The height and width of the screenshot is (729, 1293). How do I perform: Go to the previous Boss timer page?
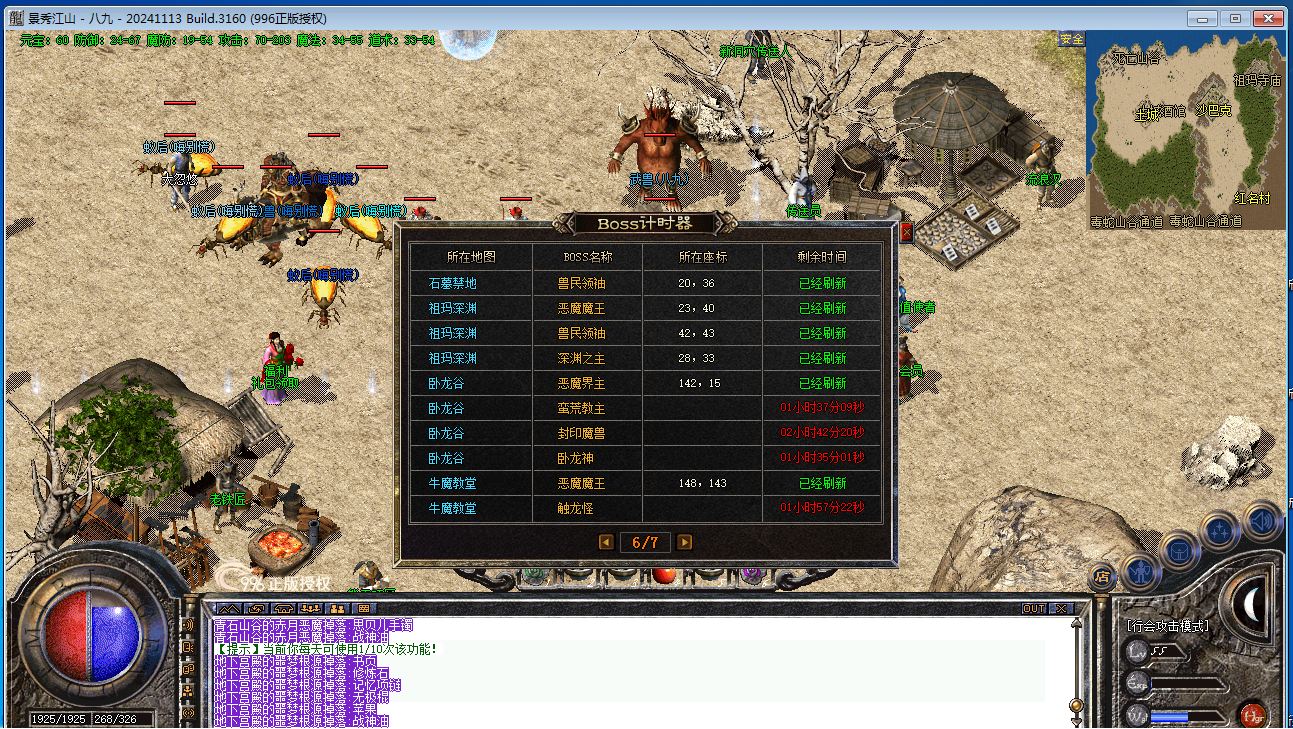(606, 542)
